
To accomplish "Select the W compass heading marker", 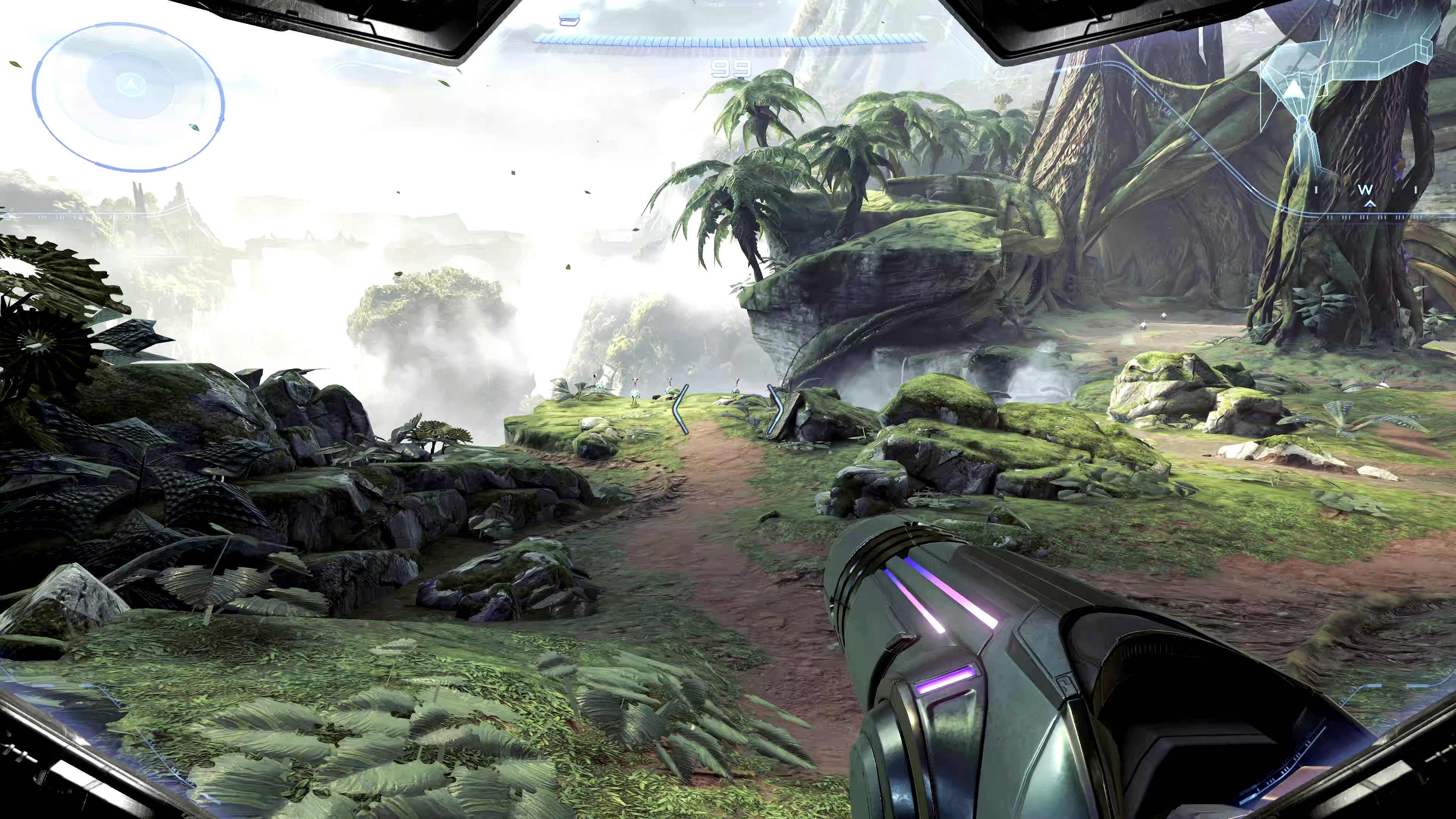I will pyautogui.click(x=1365, y=190).
